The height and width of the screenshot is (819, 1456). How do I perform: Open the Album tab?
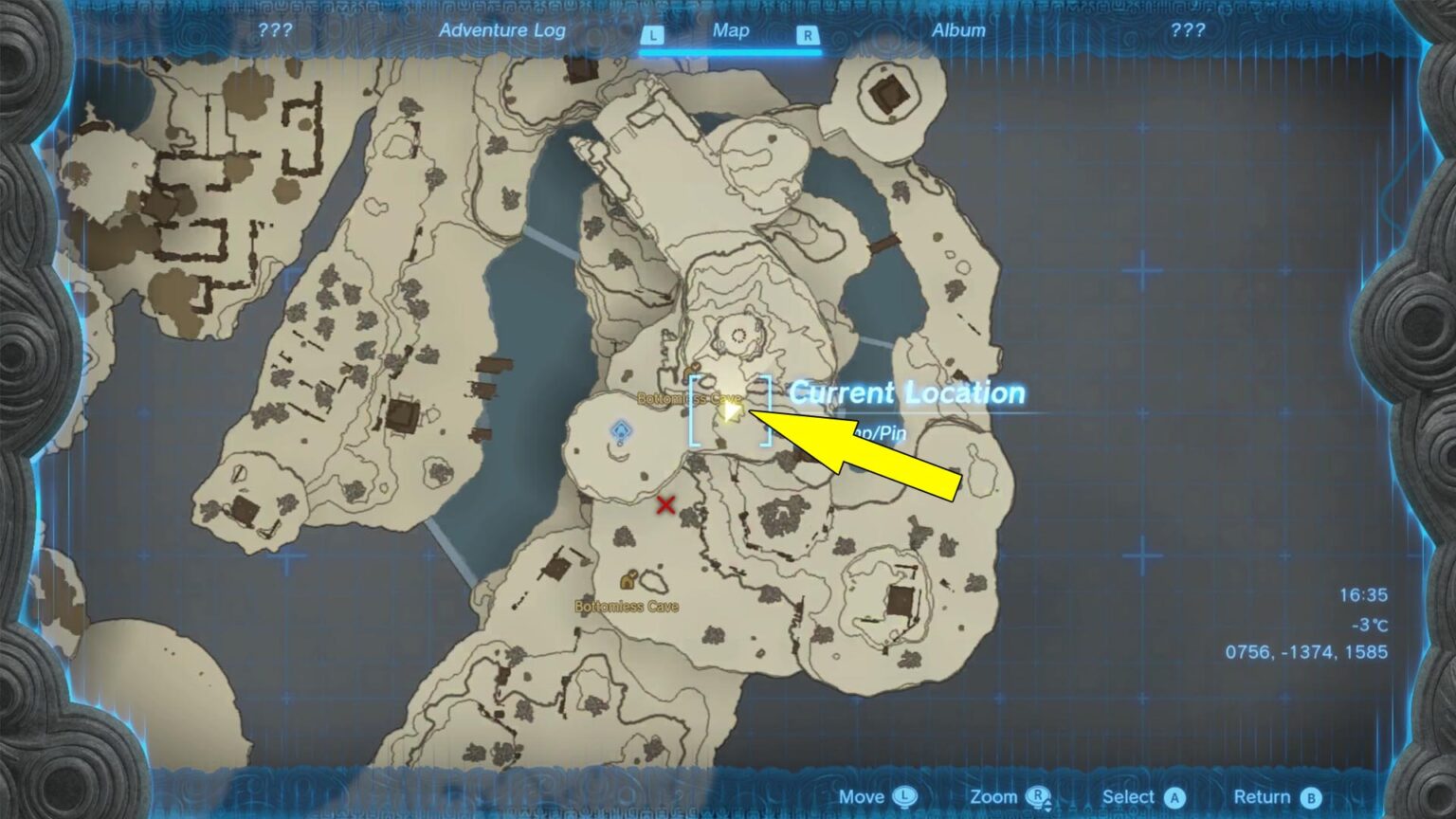click(959, 30)
